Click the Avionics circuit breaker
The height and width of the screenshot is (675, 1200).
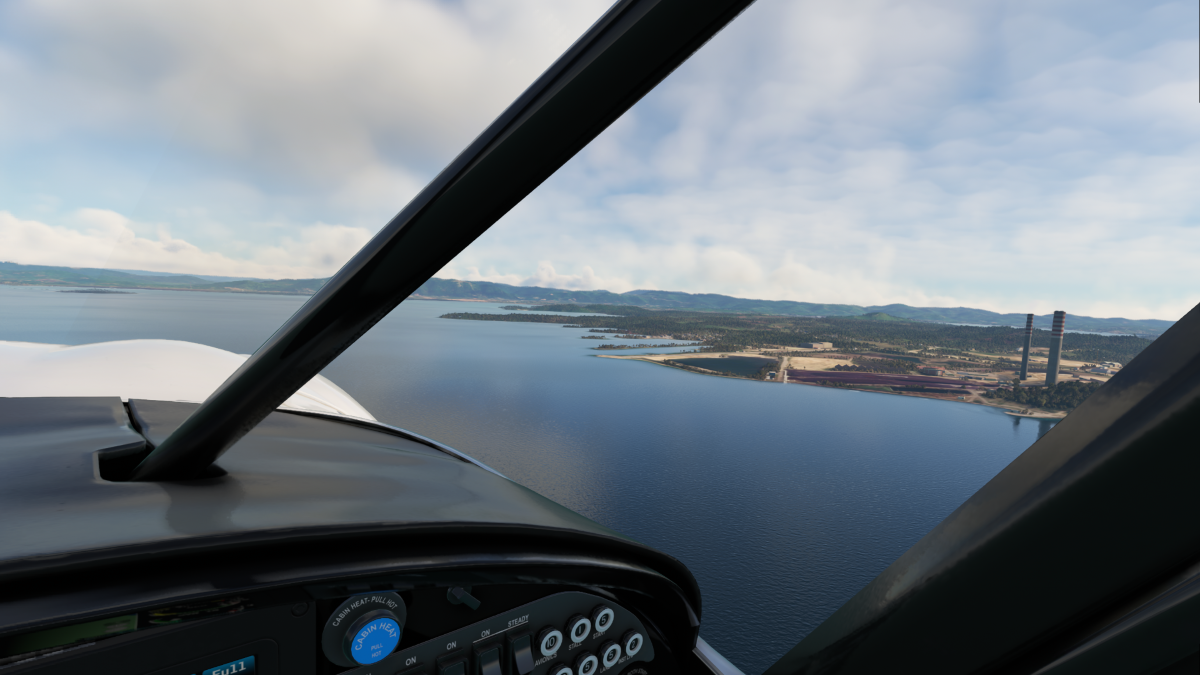pyautogui.click(x=549, y=641)
